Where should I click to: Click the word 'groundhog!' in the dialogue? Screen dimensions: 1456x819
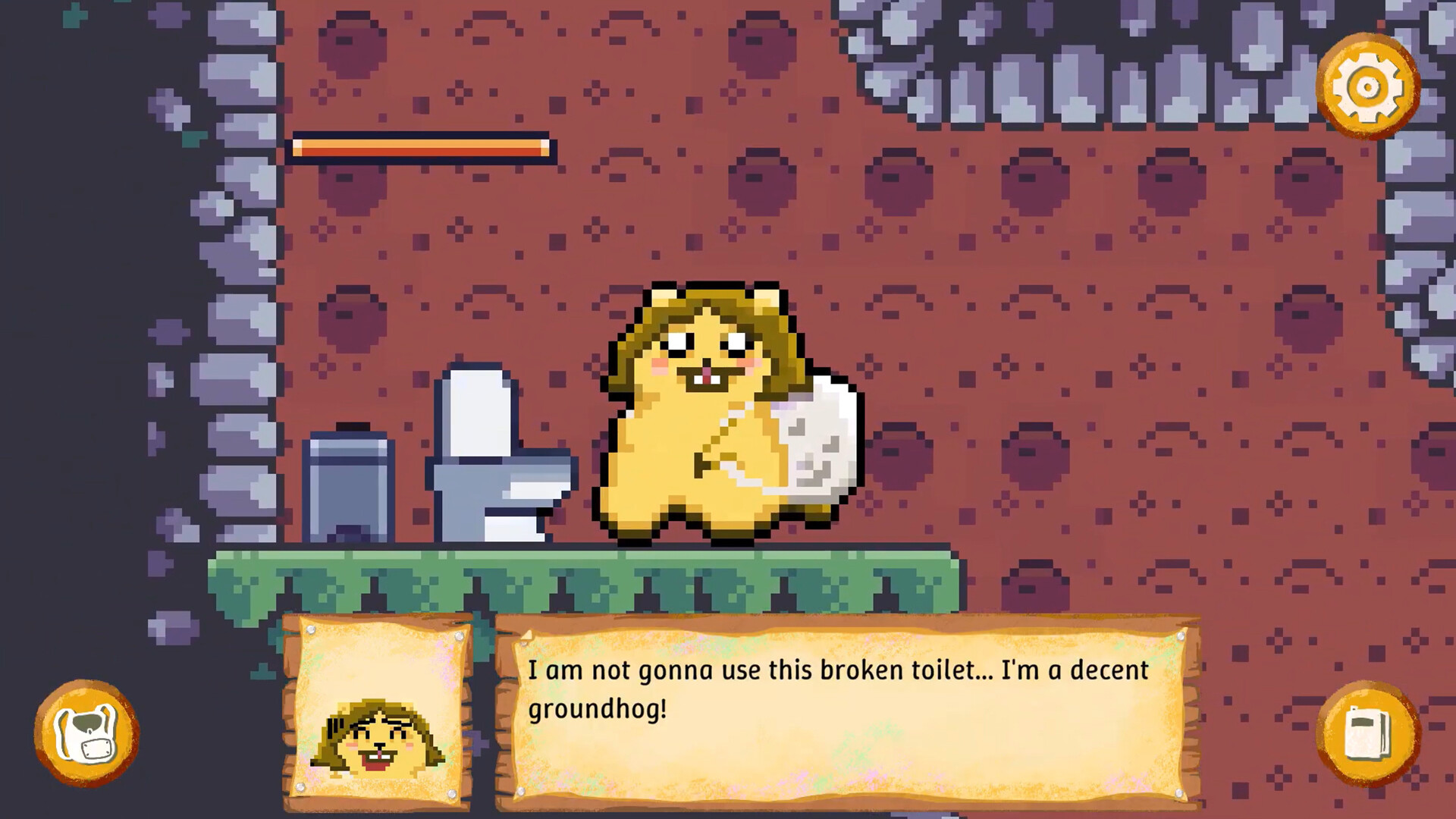[598, 710]
